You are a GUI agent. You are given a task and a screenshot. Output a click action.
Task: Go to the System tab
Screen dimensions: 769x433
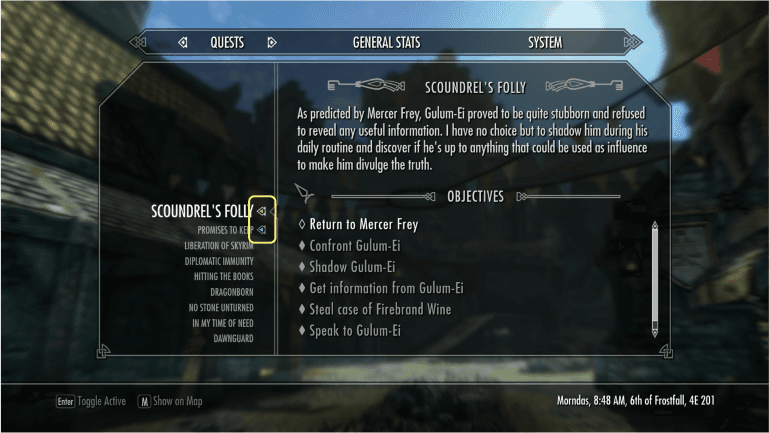point(545,43)
